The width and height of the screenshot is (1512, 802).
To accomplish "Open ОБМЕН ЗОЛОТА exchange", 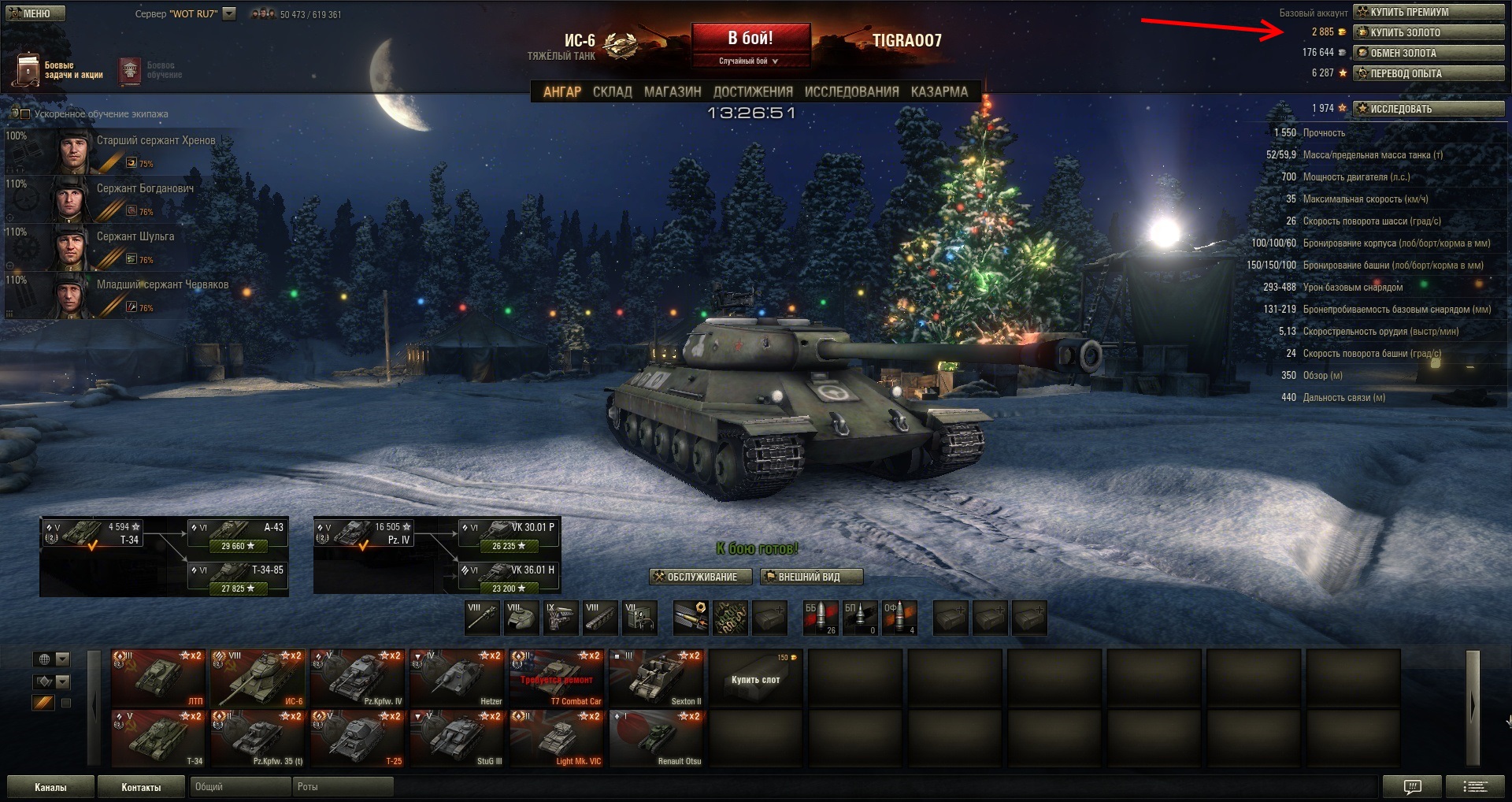I will pyautogui.click(x=1429, y=53).
